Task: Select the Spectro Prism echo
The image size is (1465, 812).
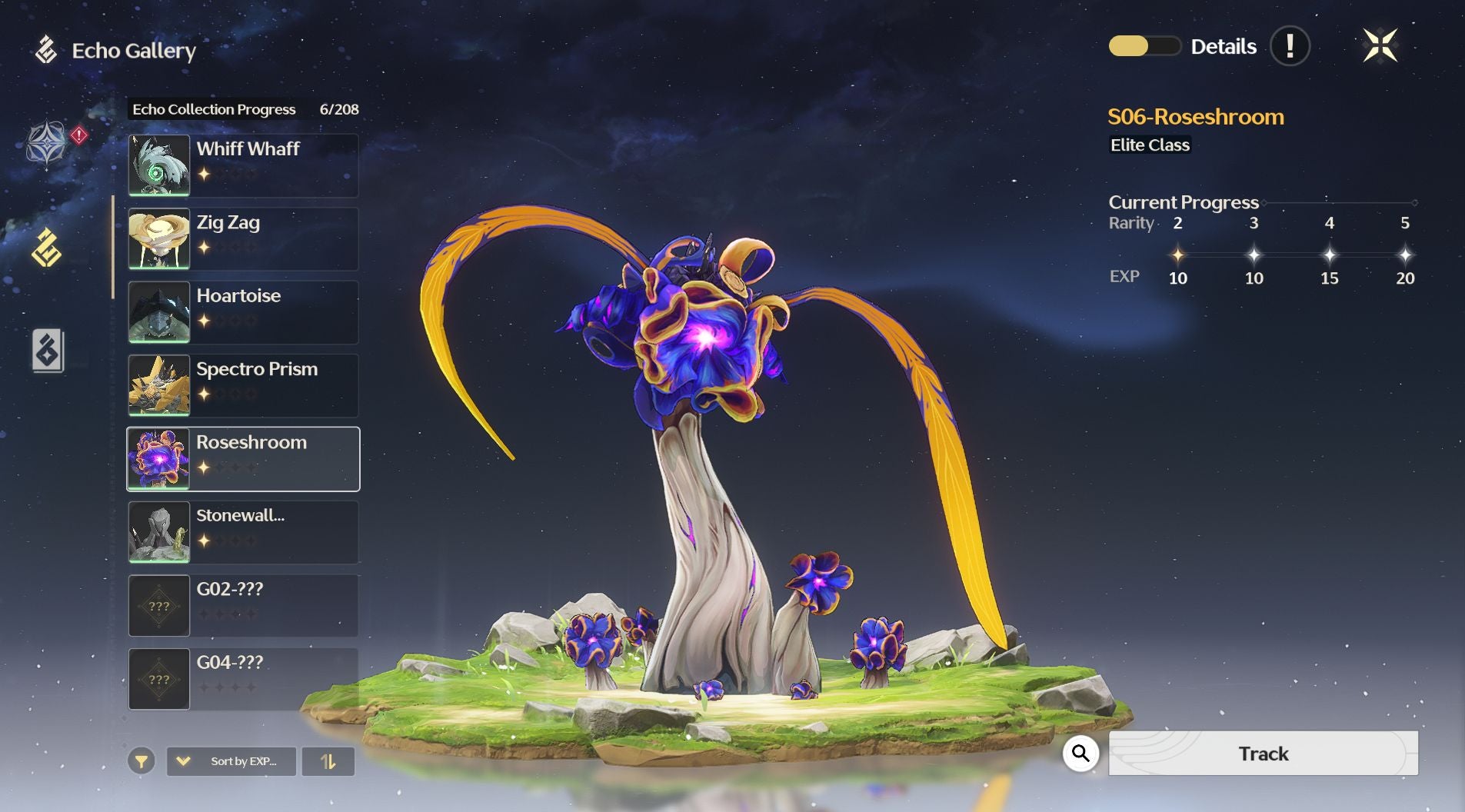Action: pyautogui.click(x=243, y=385)
